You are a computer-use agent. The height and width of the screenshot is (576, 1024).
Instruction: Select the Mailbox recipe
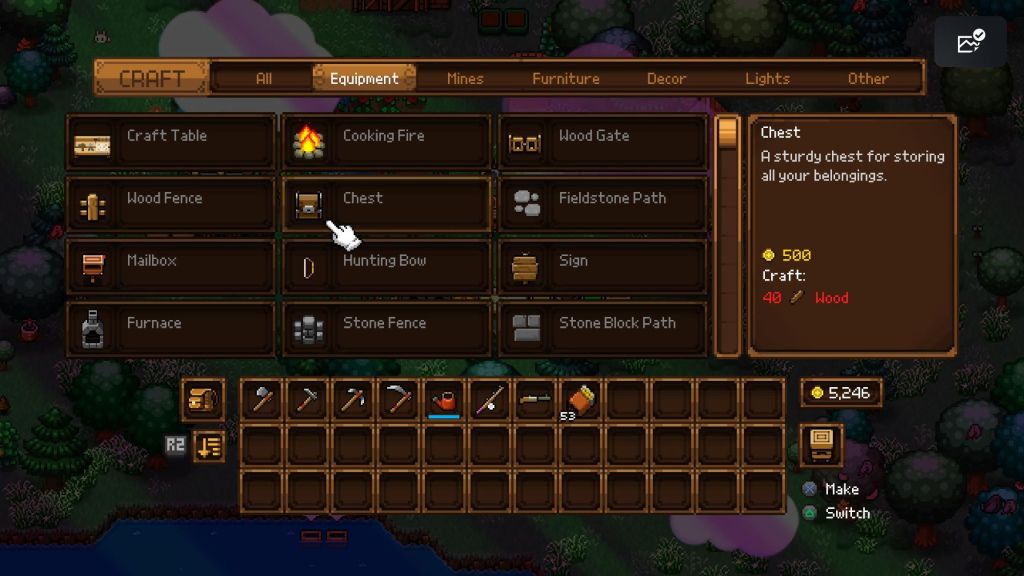171,266
